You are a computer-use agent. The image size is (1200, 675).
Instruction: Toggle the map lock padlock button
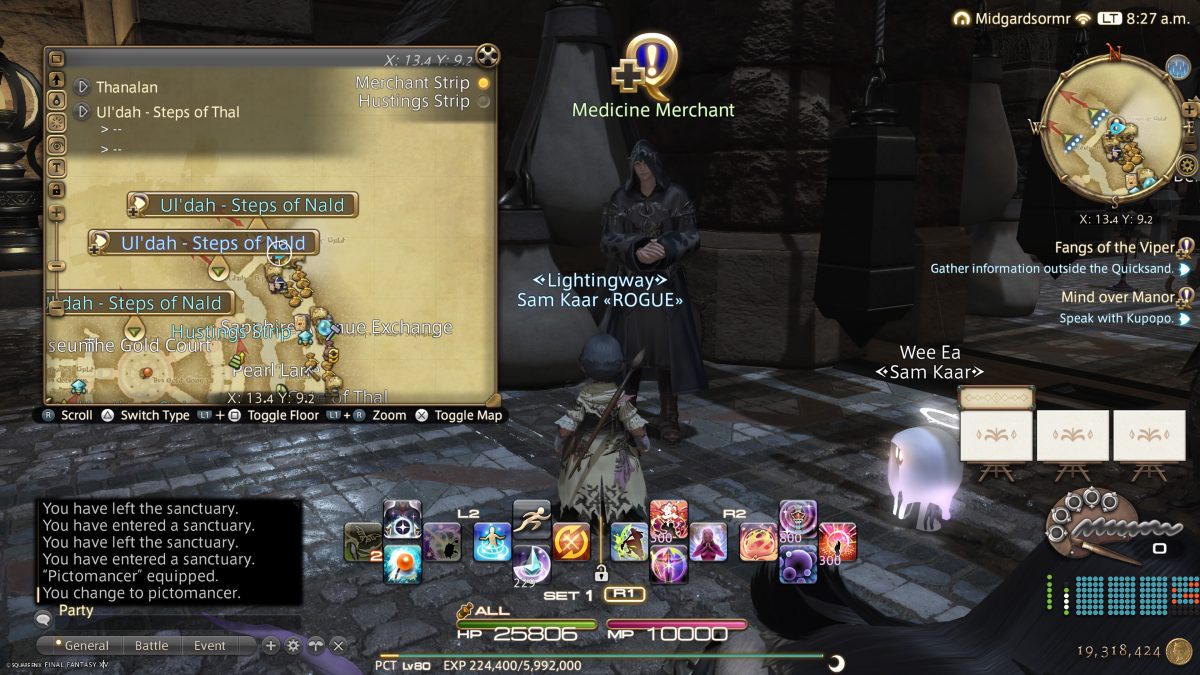(57, 189)
